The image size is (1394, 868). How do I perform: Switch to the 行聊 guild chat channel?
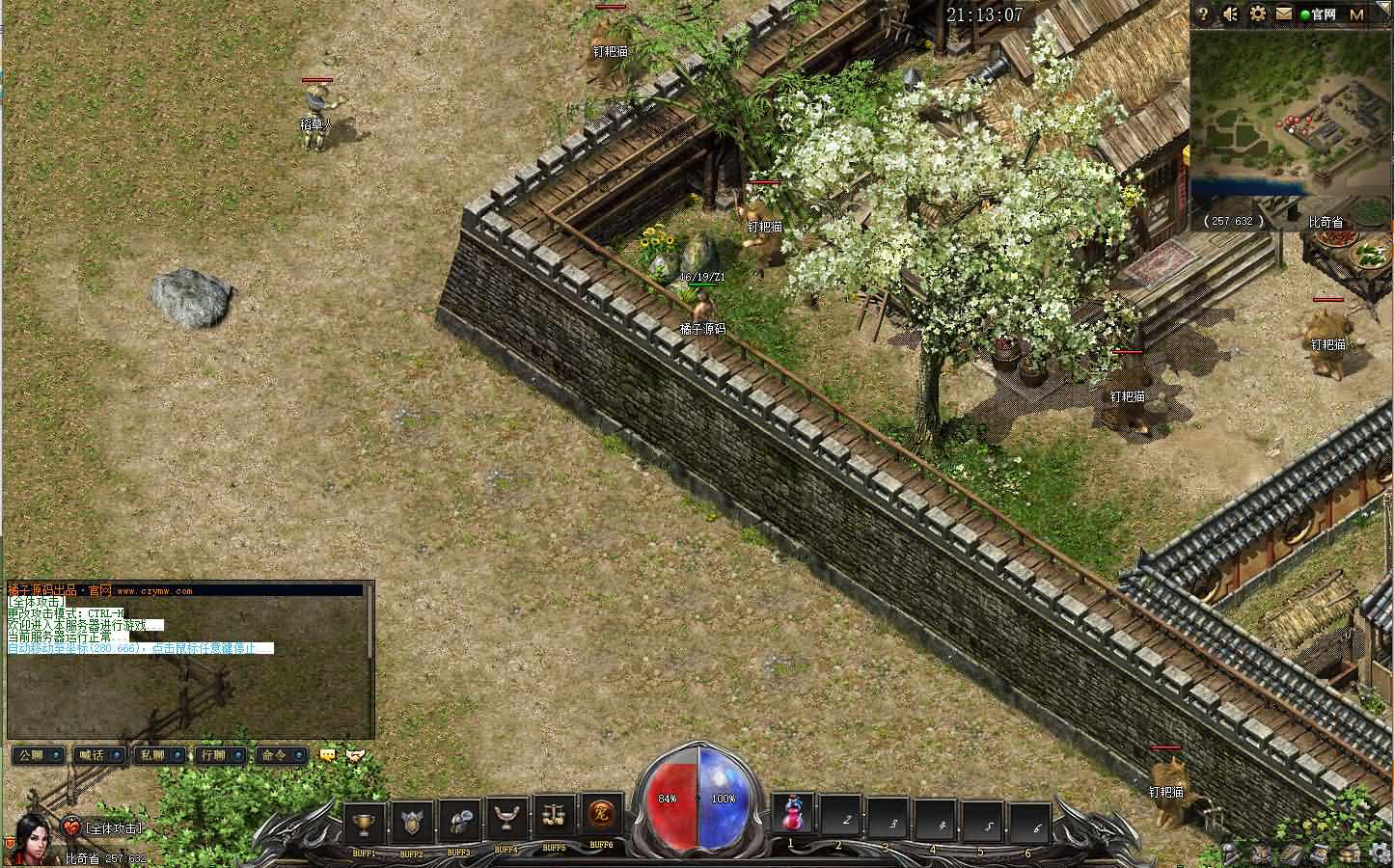click(219, 755)
